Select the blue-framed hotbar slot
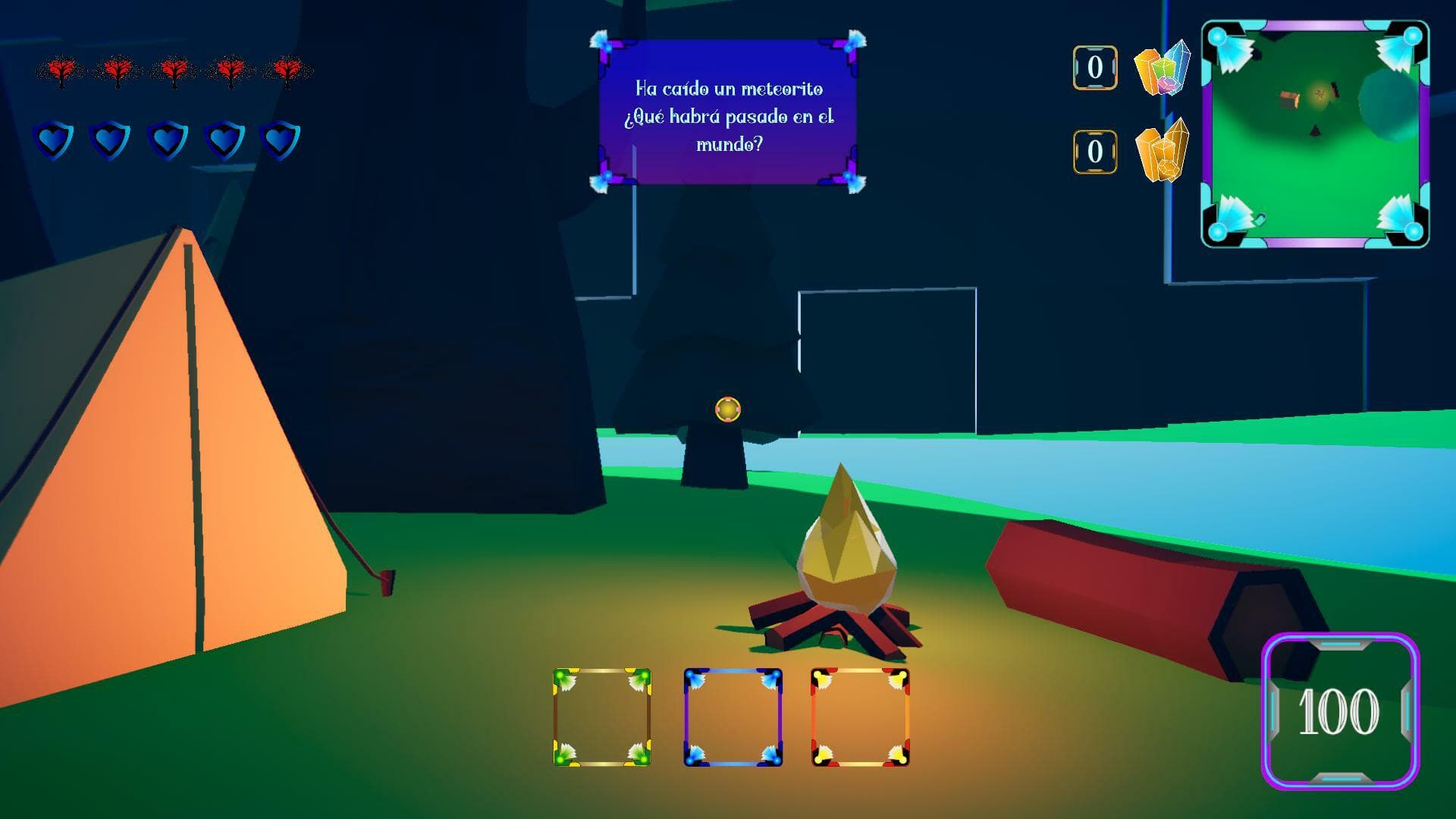Screen dimensions: 1456x819 coord(733,717)
